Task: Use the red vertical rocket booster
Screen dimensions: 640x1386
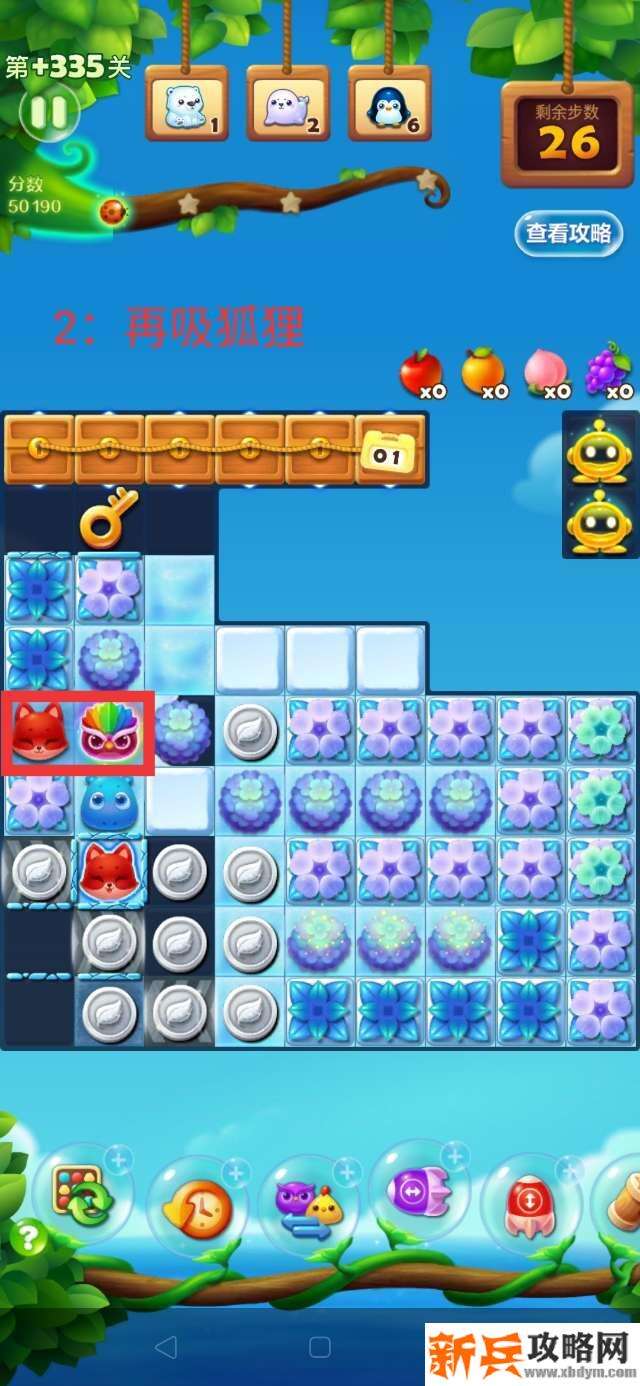Action: [528, 1204]
